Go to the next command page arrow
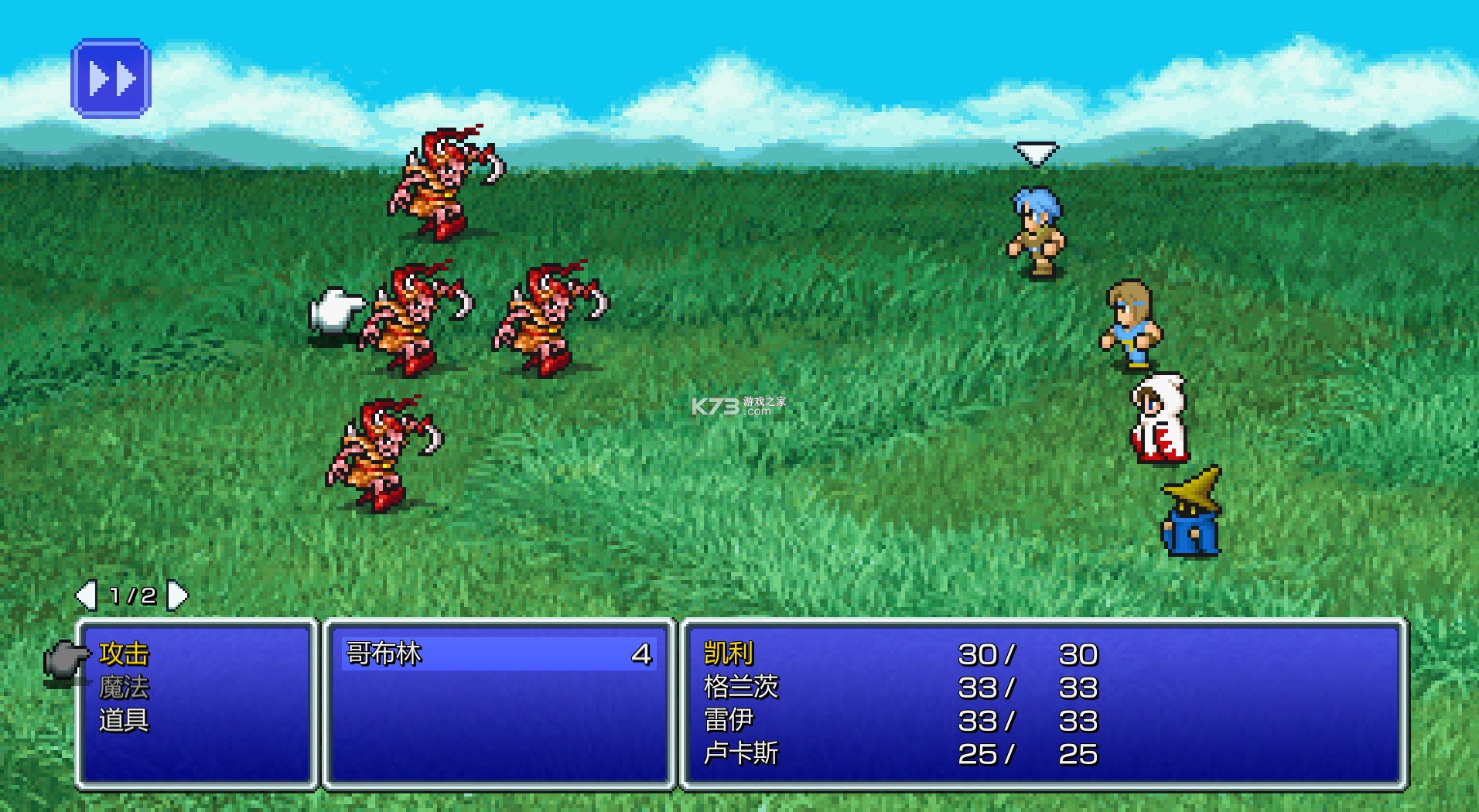 point(179,595)
